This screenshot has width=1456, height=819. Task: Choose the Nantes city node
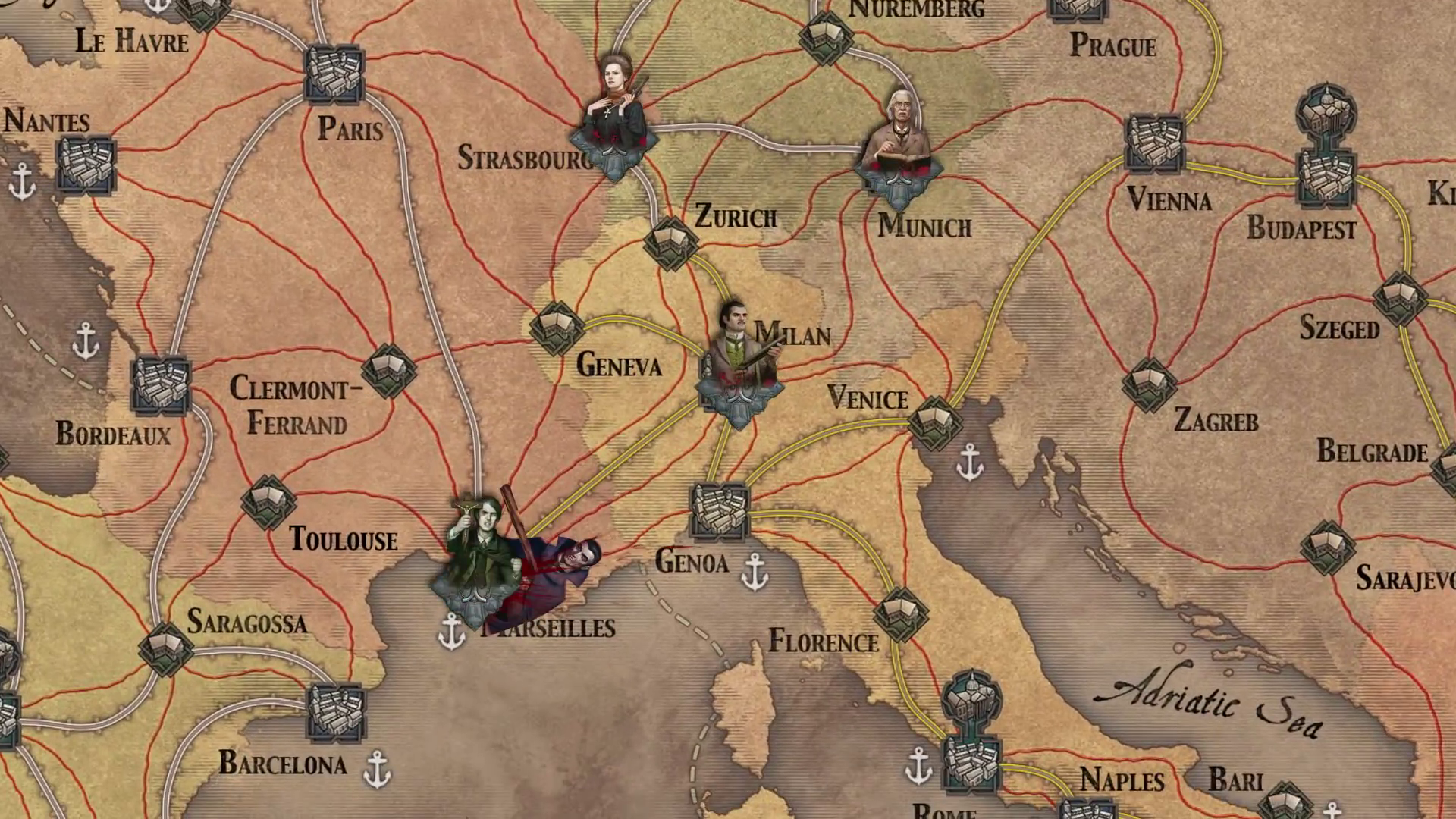coord(86,165)
